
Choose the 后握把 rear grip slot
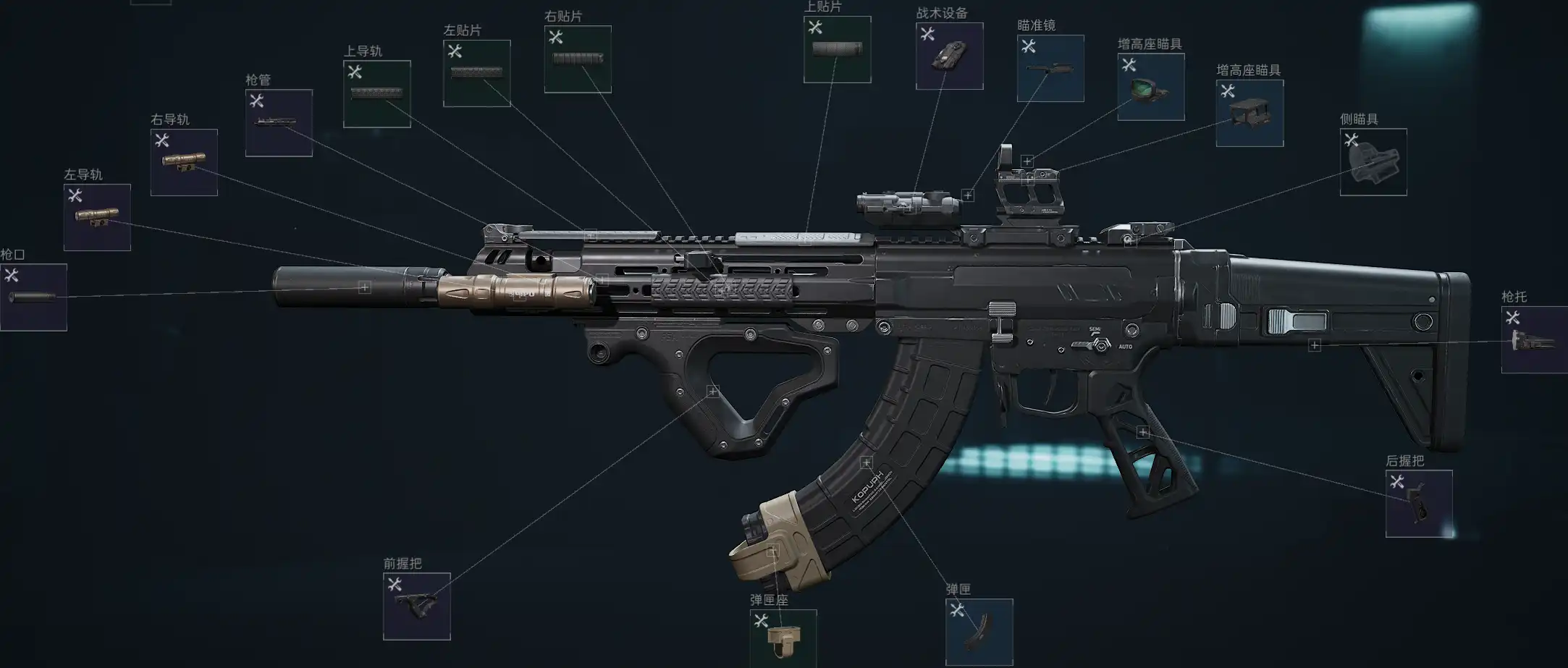pyautogui.click(x=1418, y=504)
